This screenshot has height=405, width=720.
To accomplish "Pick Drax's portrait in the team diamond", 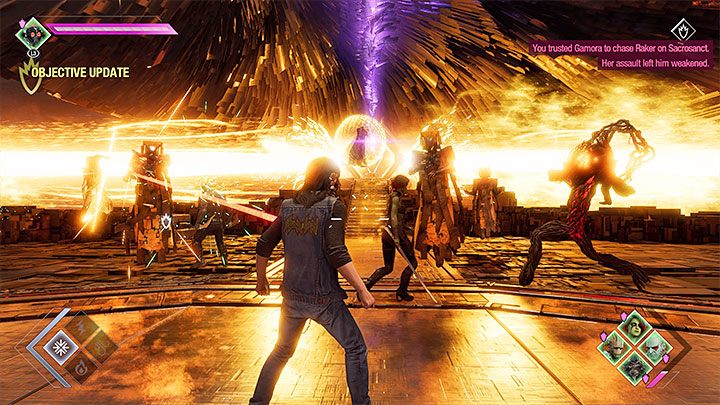I will (x=655, y=349).
